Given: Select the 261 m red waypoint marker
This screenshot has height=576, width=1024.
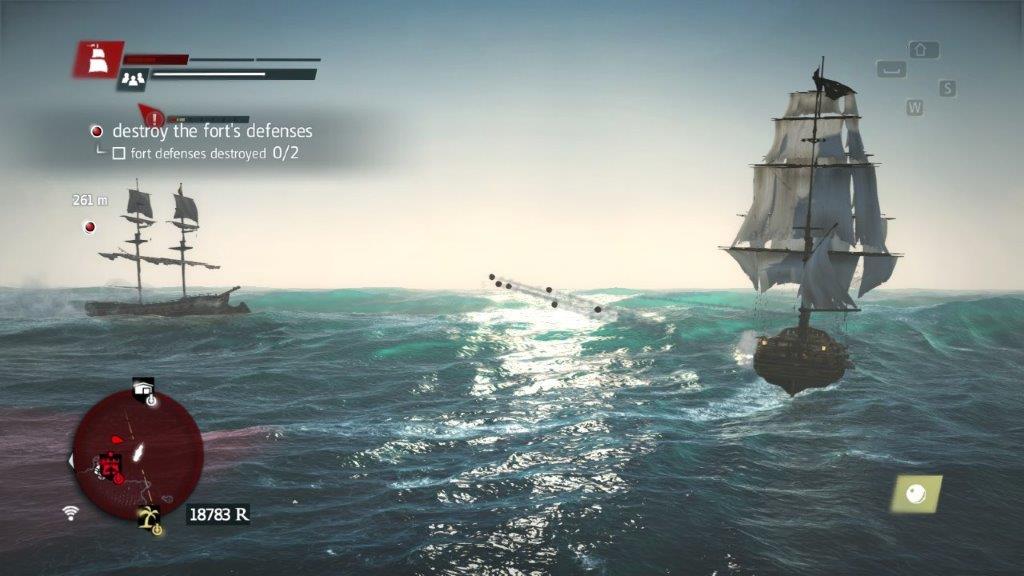Looking at the screenshot, I should [90, 227].
